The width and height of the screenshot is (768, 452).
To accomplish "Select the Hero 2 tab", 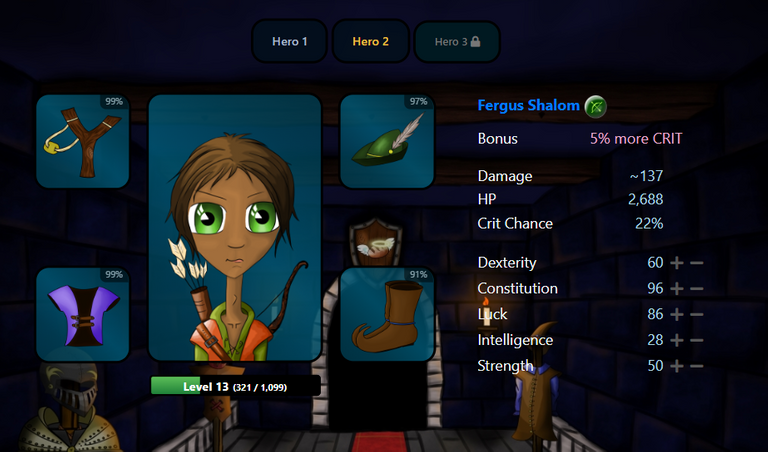I will click(x=371, y=42).
